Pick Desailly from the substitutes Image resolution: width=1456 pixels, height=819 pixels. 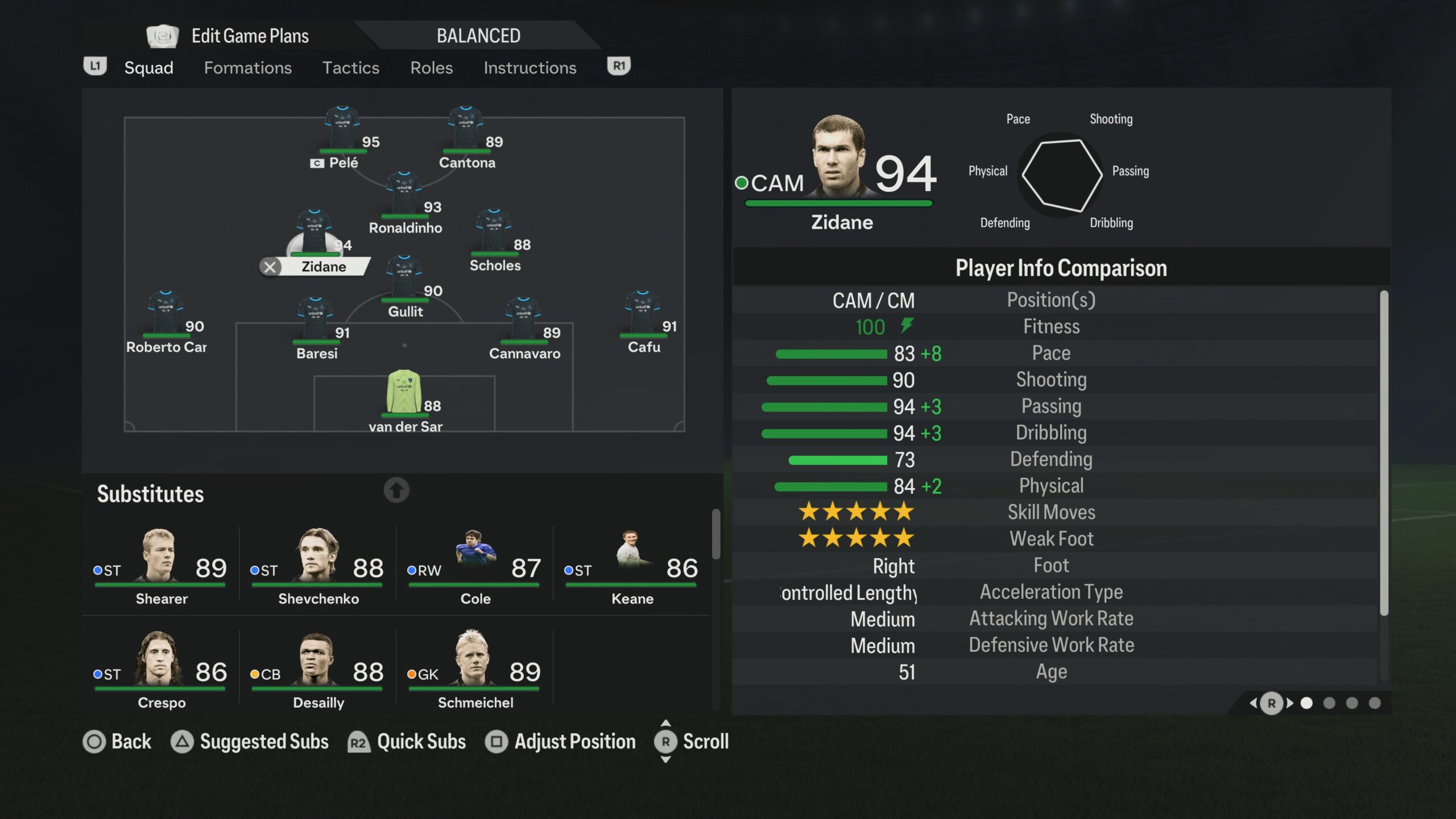(x=318, y=669)
